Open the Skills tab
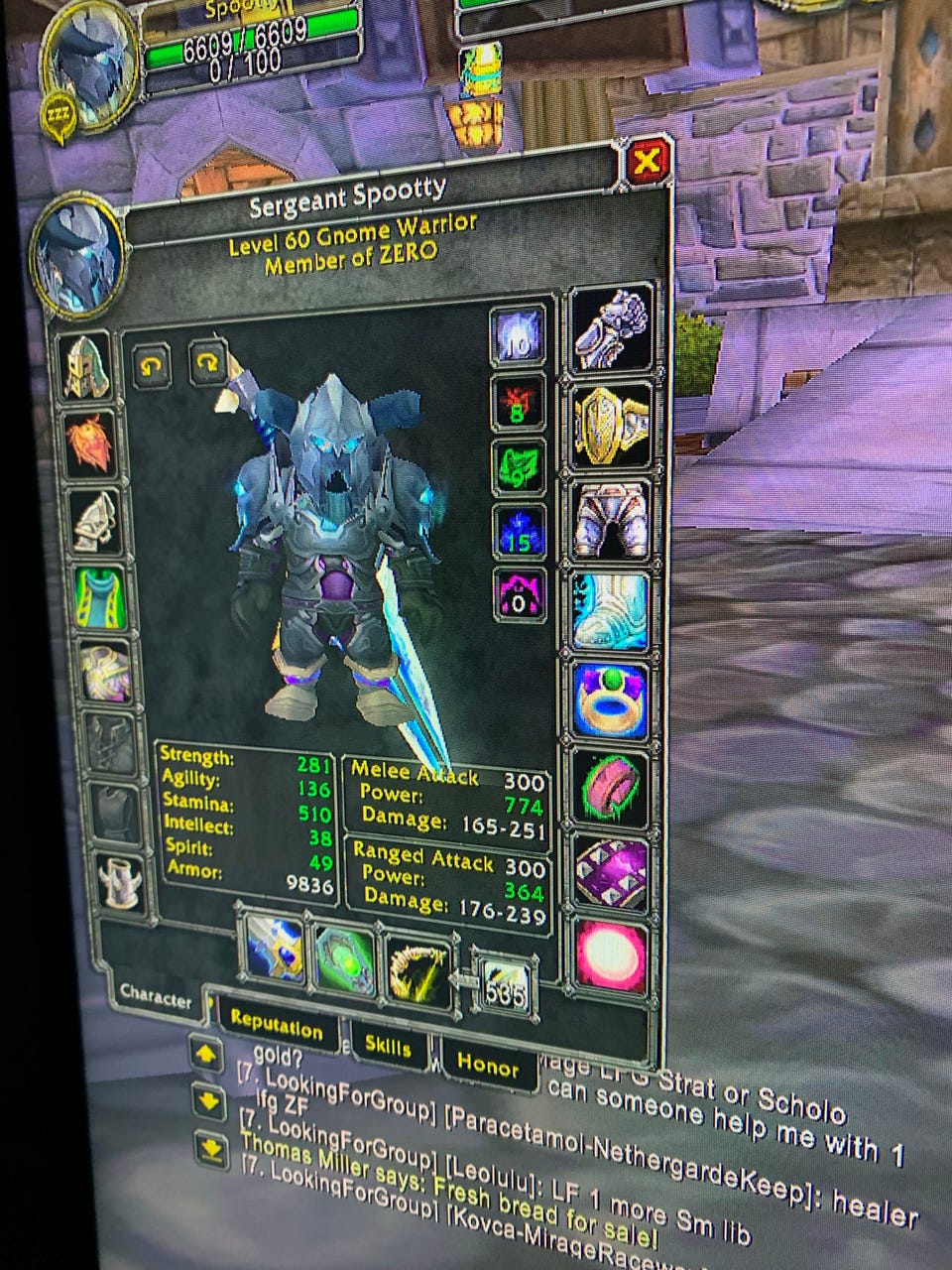This screenshot has height=1270, width=952. (387, 1045)
